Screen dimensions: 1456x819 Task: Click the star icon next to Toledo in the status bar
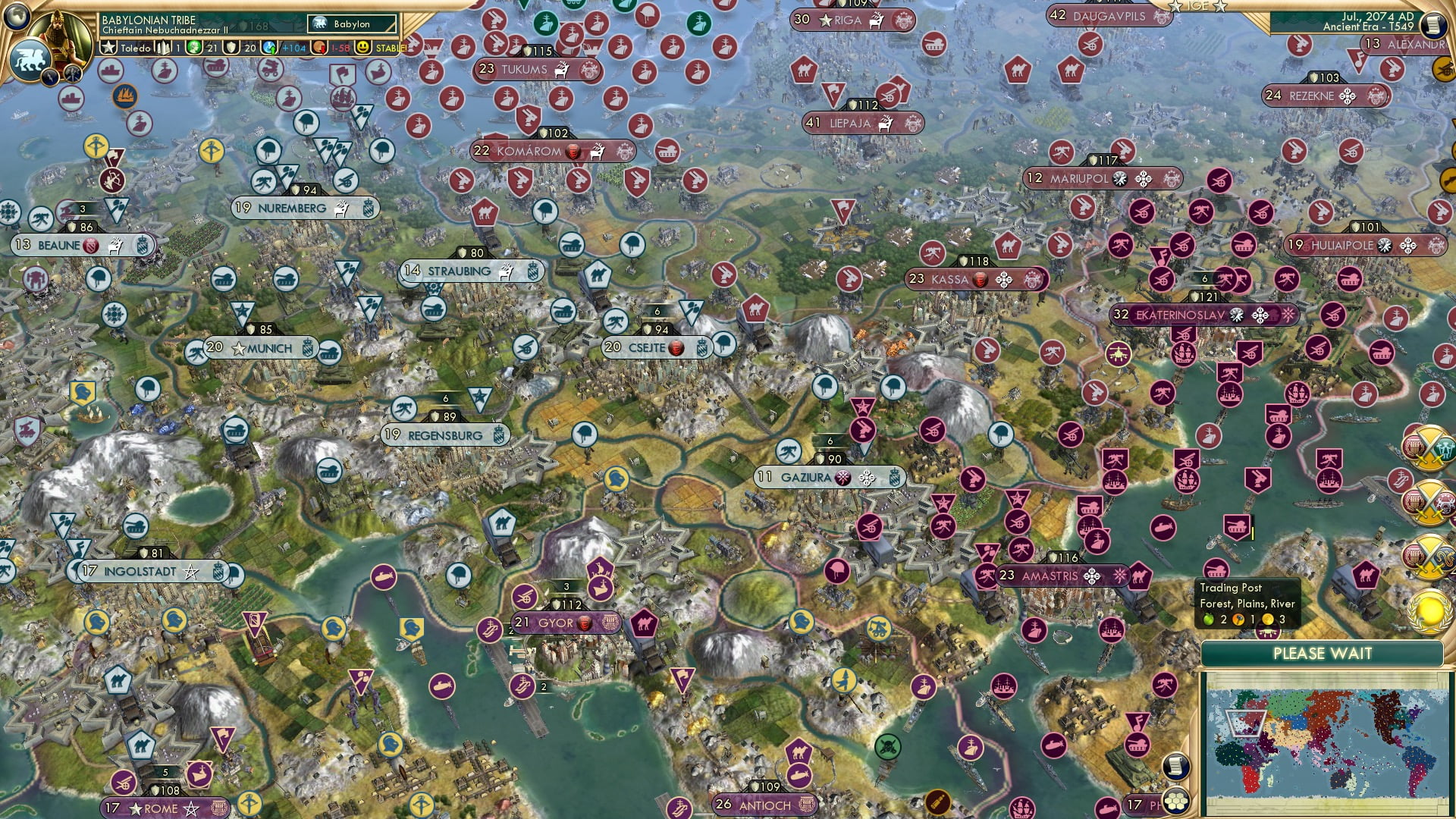(109, 47)
